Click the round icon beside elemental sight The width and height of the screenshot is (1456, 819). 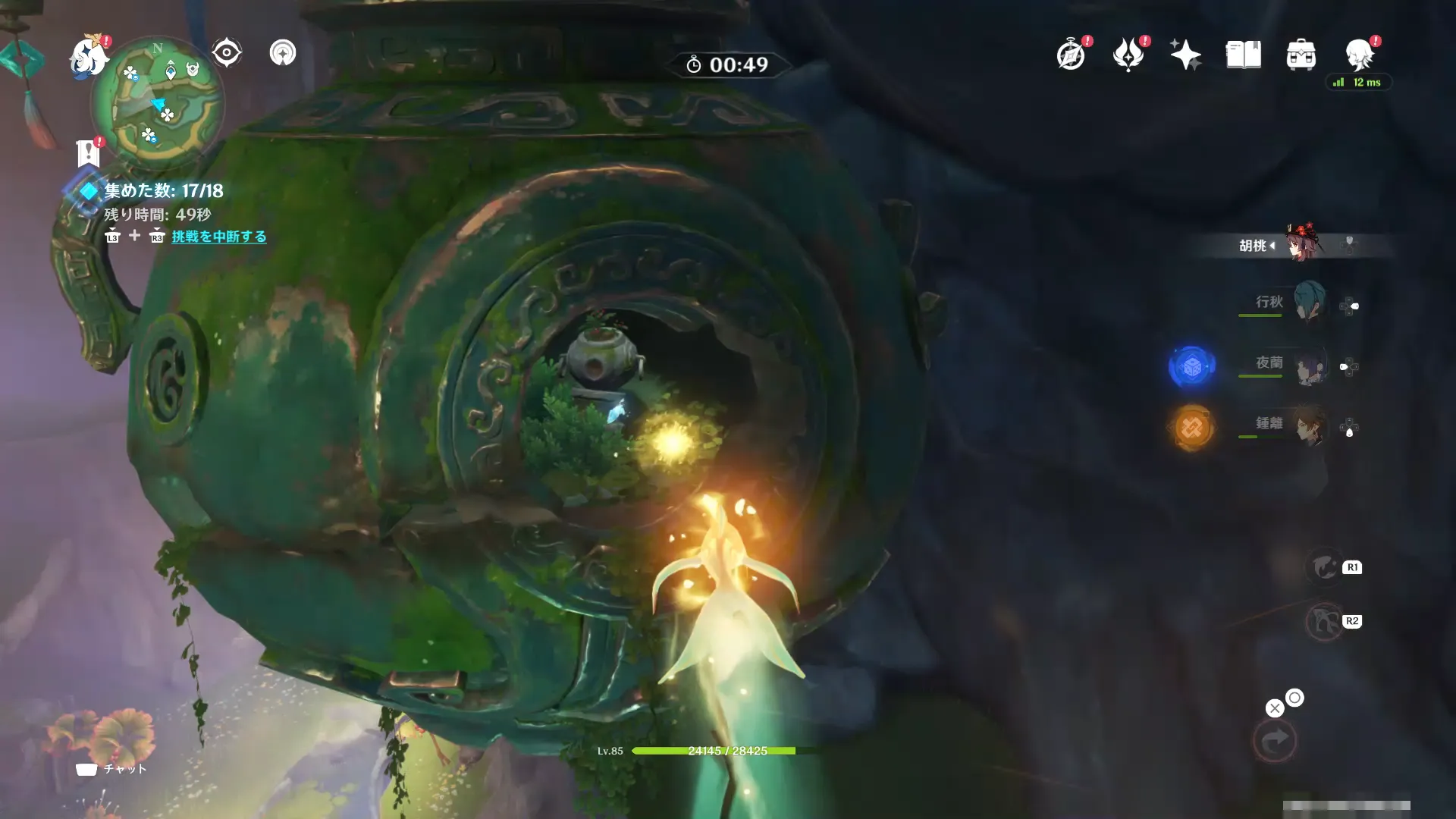point(283,53)
